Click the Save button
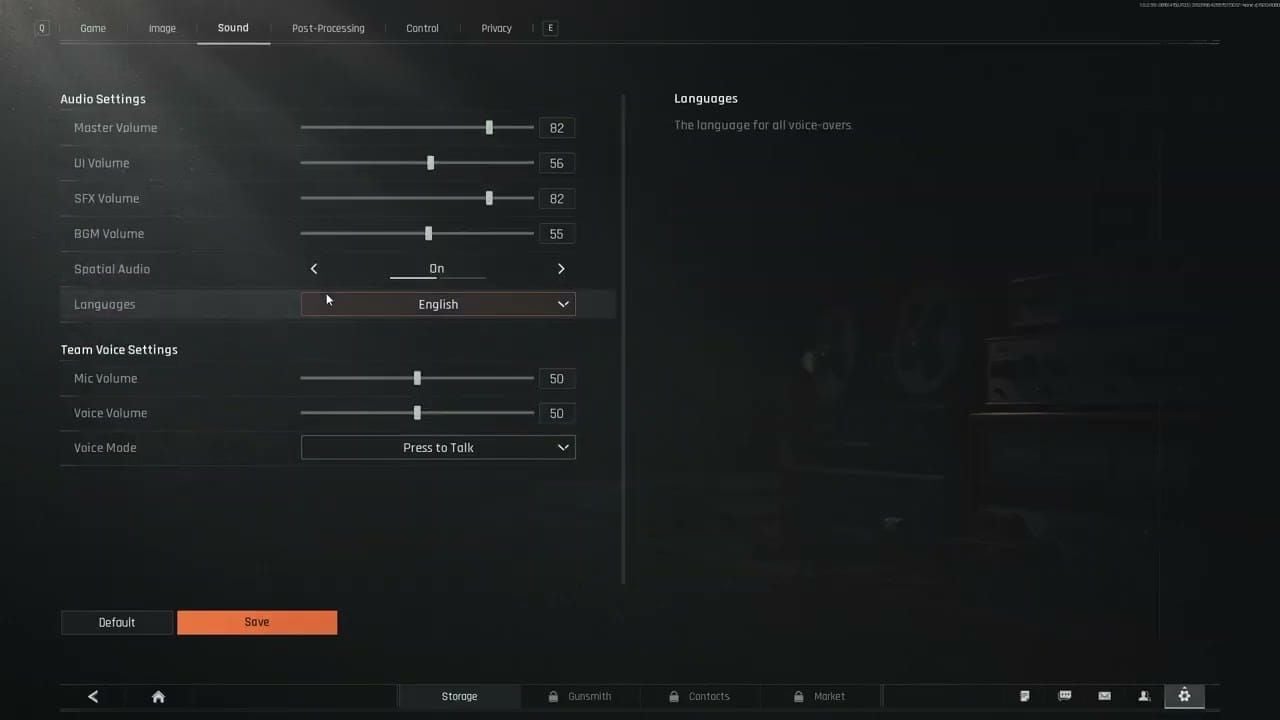The width and height of the screenshot is (1280, 720). coord(257,622)
